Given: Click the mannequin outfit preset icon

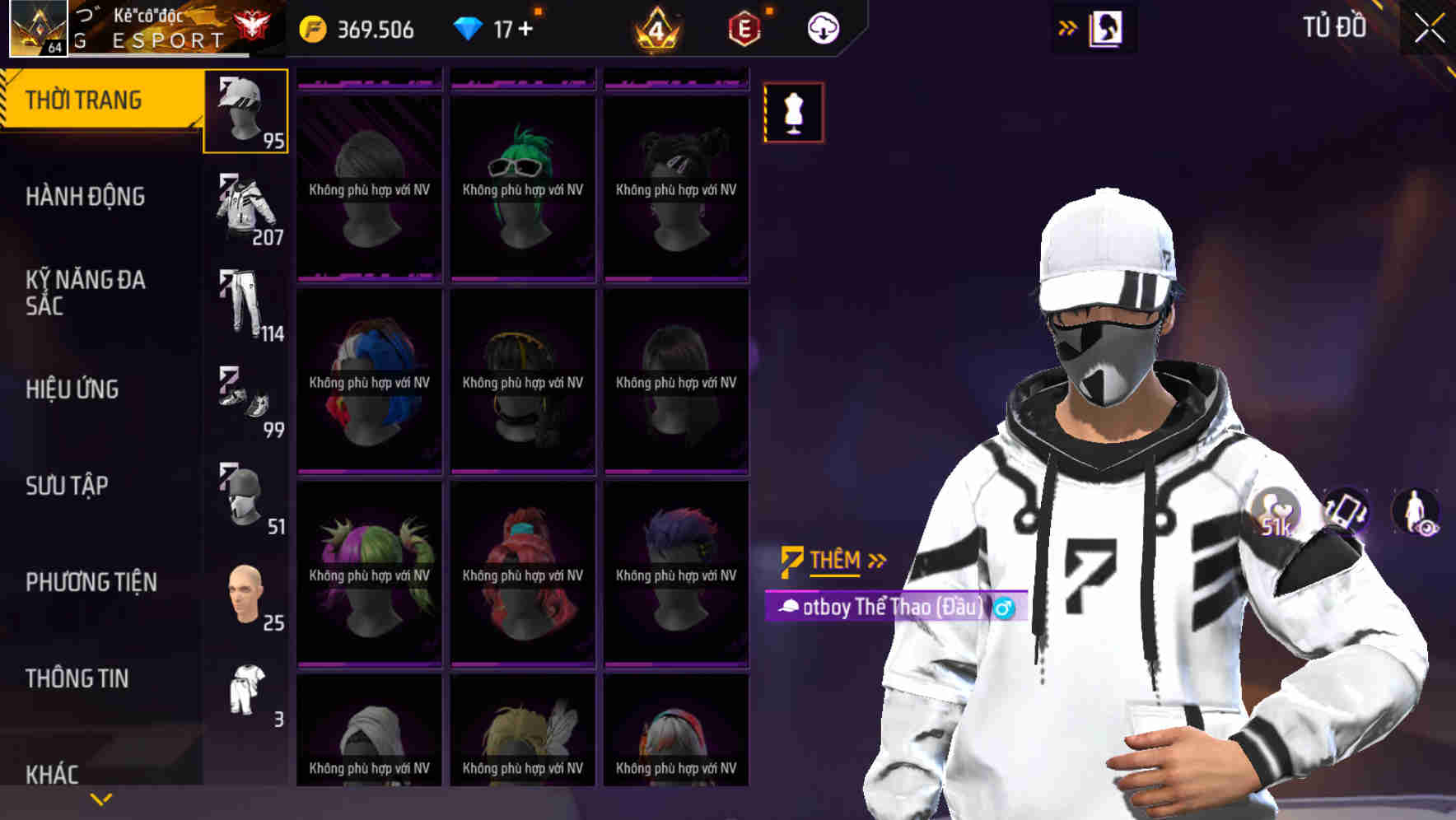Looking at the screenshot, I should click(x=793, y=113).
